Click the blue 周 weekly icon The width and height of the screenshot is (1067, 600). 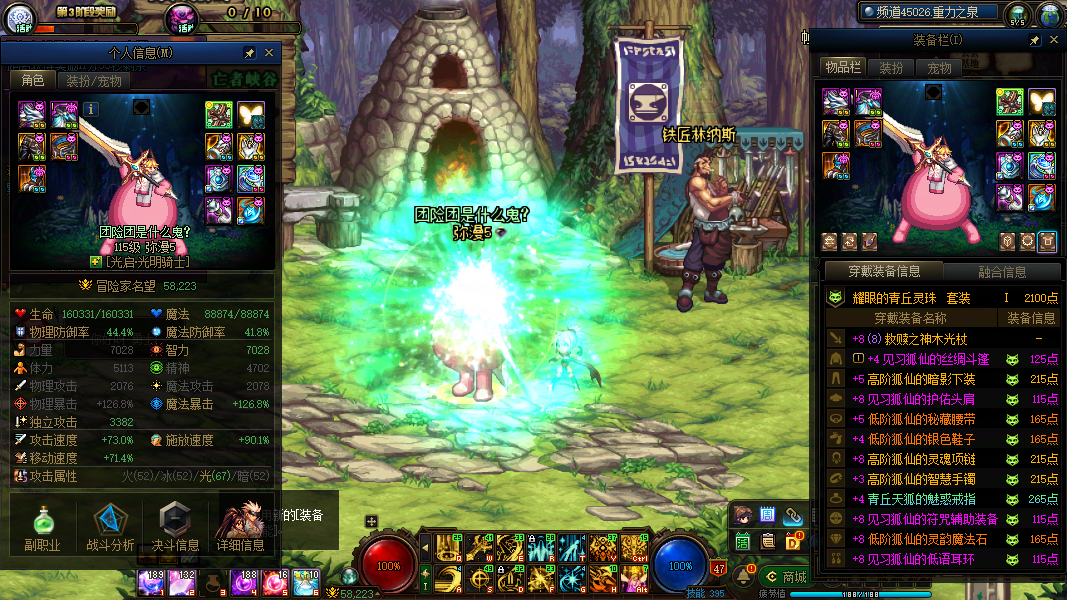pos(768,516)
